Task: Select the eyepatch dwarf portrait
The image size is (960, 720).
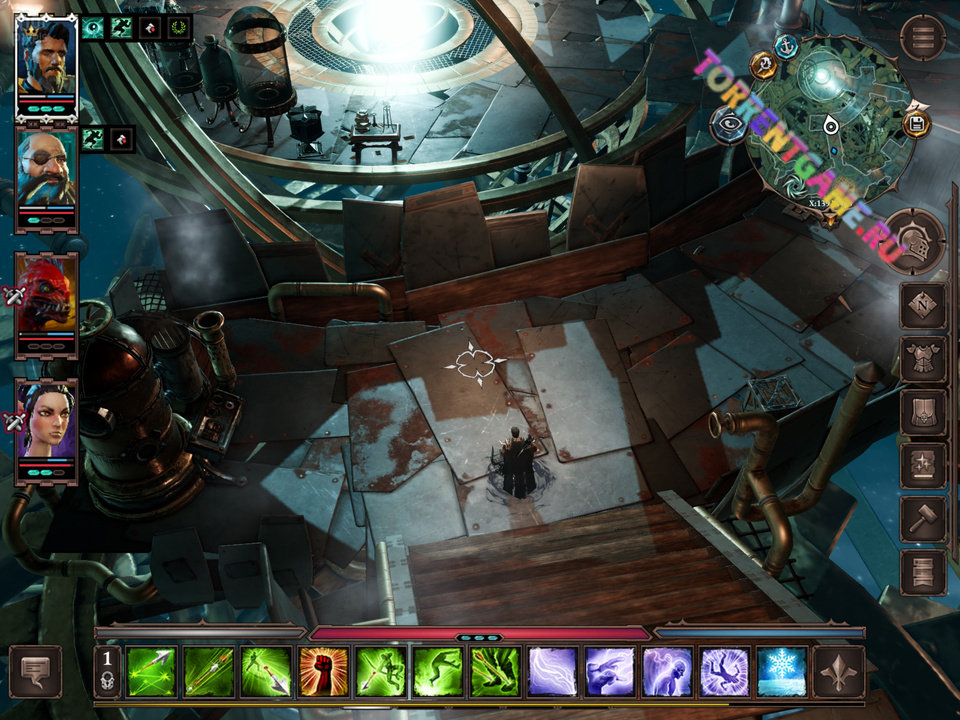Action: [46, 171]
